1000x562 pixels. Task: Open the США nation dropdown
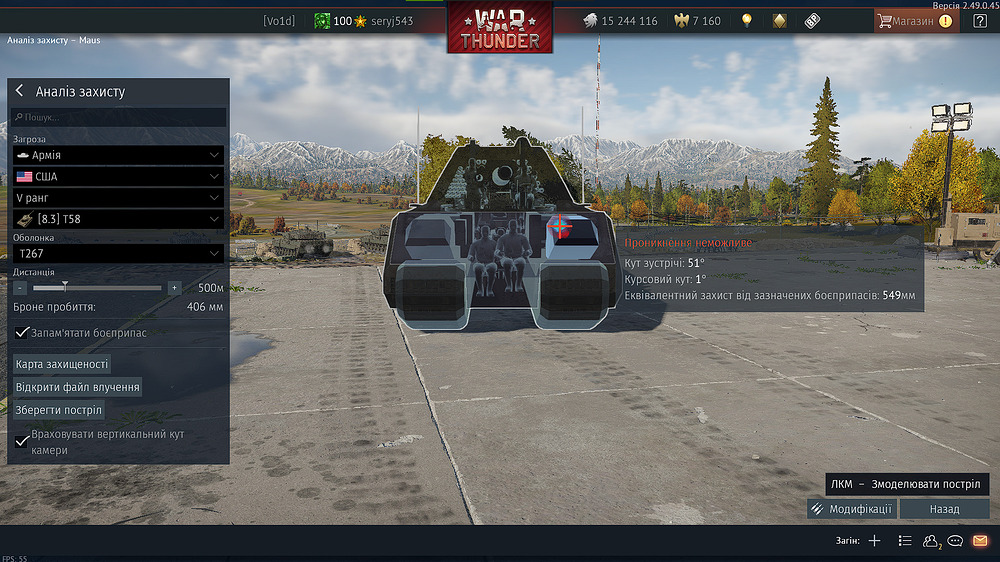click(x=118, y=176)
